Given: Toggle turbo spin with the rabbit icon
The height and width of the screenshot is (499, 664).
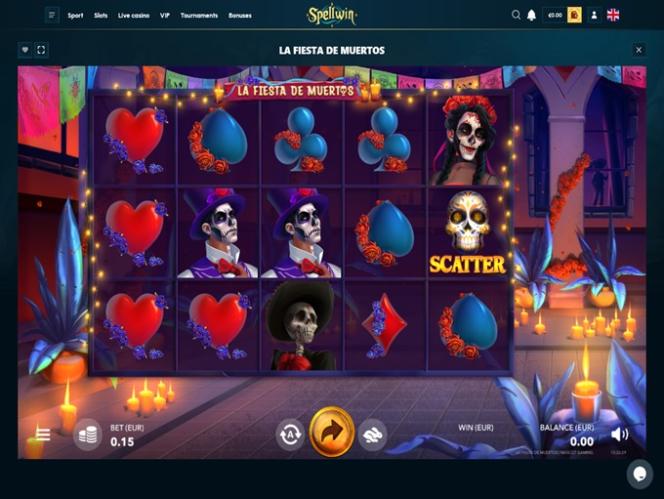Looking at the screenshot, I should [373, 434].
